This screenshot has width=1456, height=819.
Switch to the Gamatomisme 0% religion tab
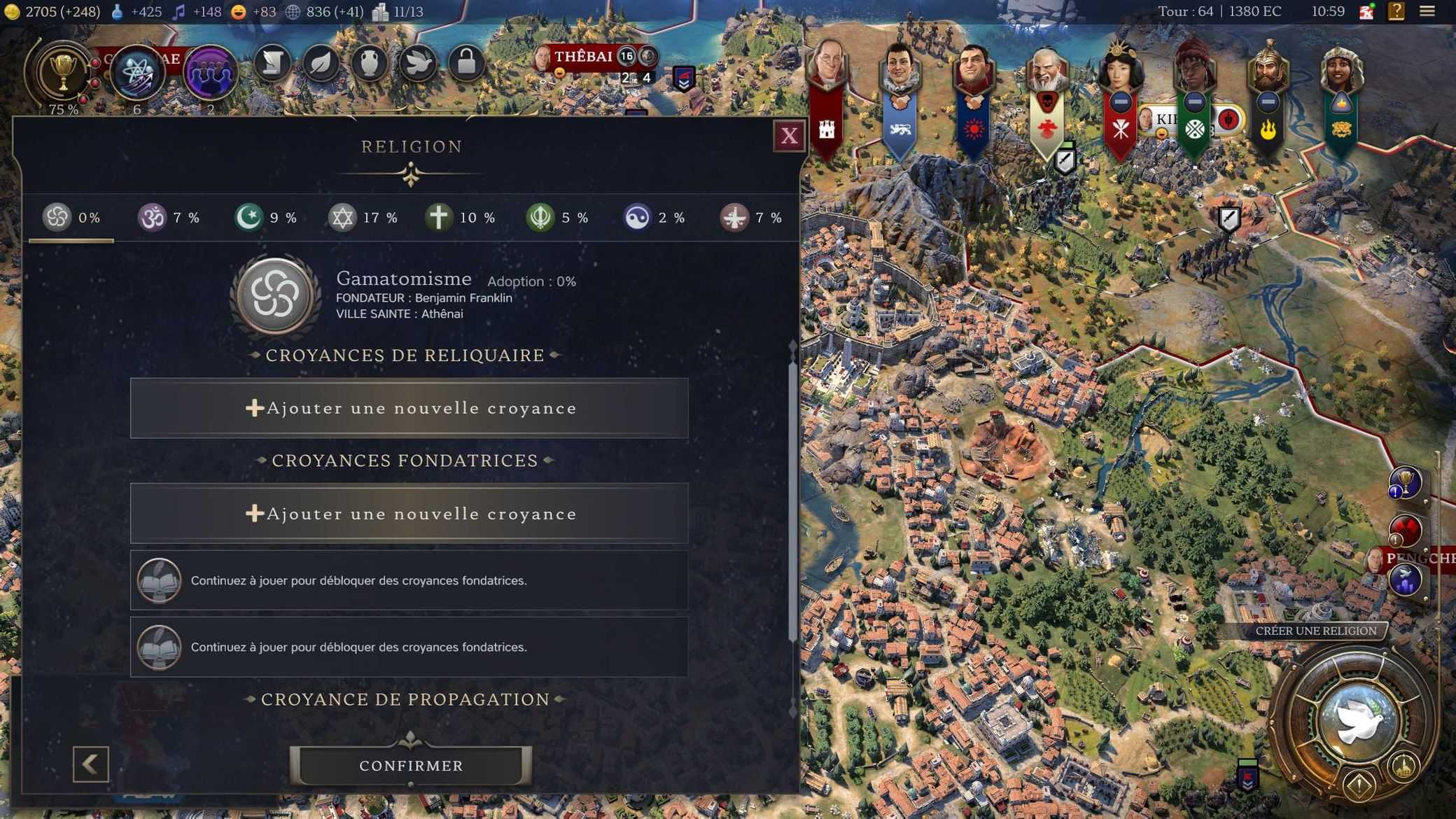click(71, 218)
